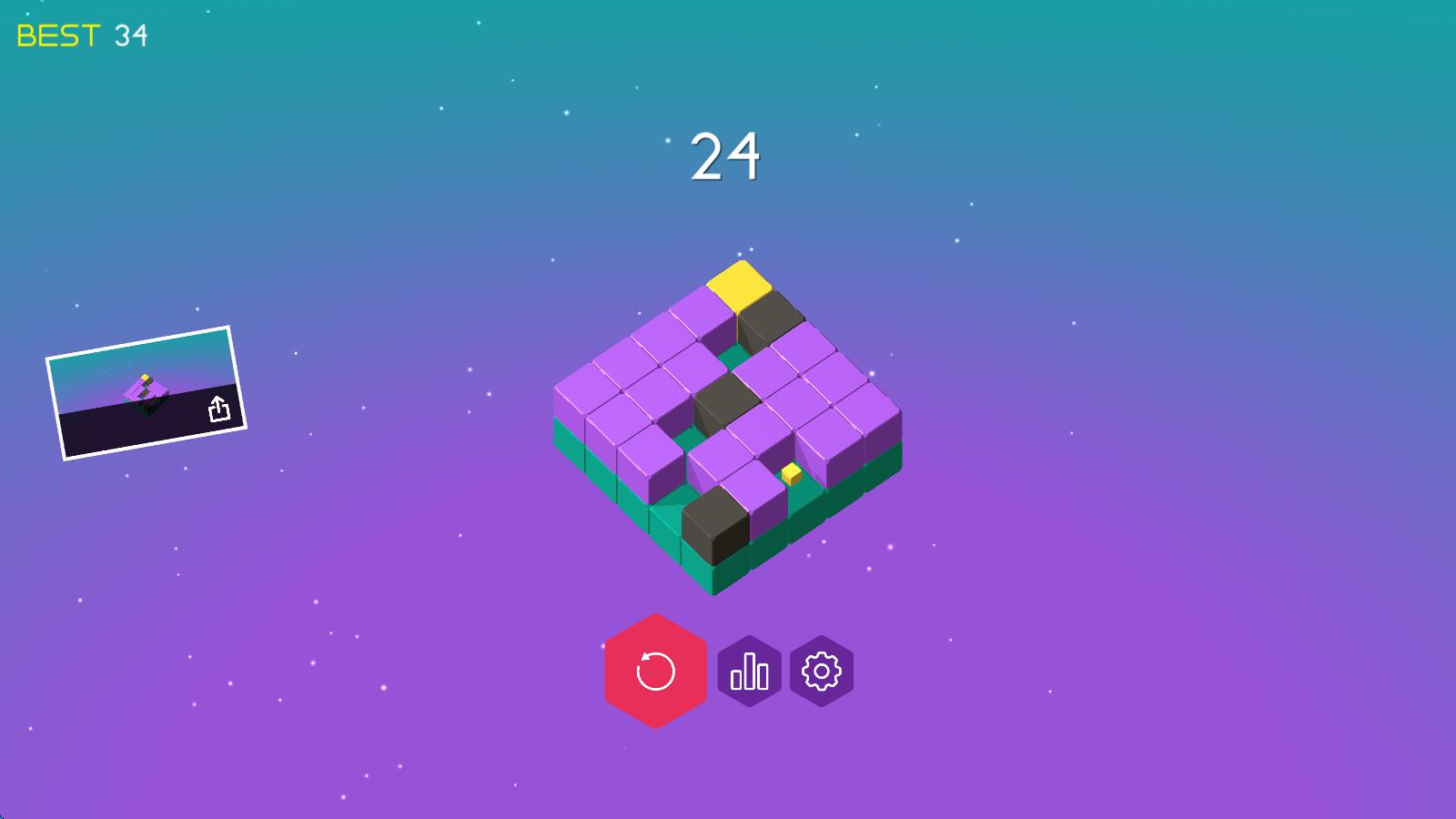Open the settings gear hexagon
Screen dimensions: 1456x819
pos(820,672)
